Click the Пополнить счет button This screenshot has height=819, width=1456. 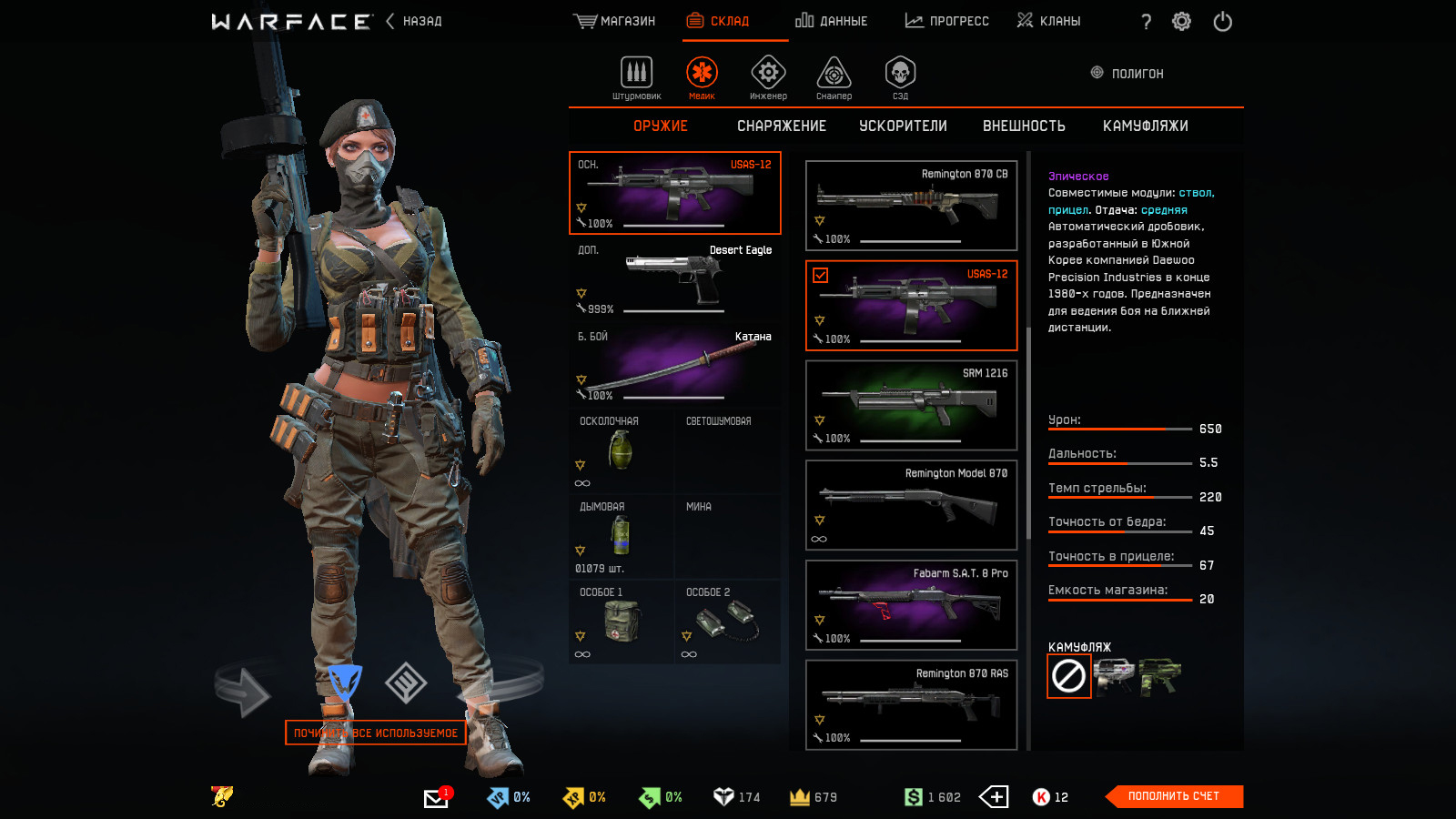tap(1173, 796)
